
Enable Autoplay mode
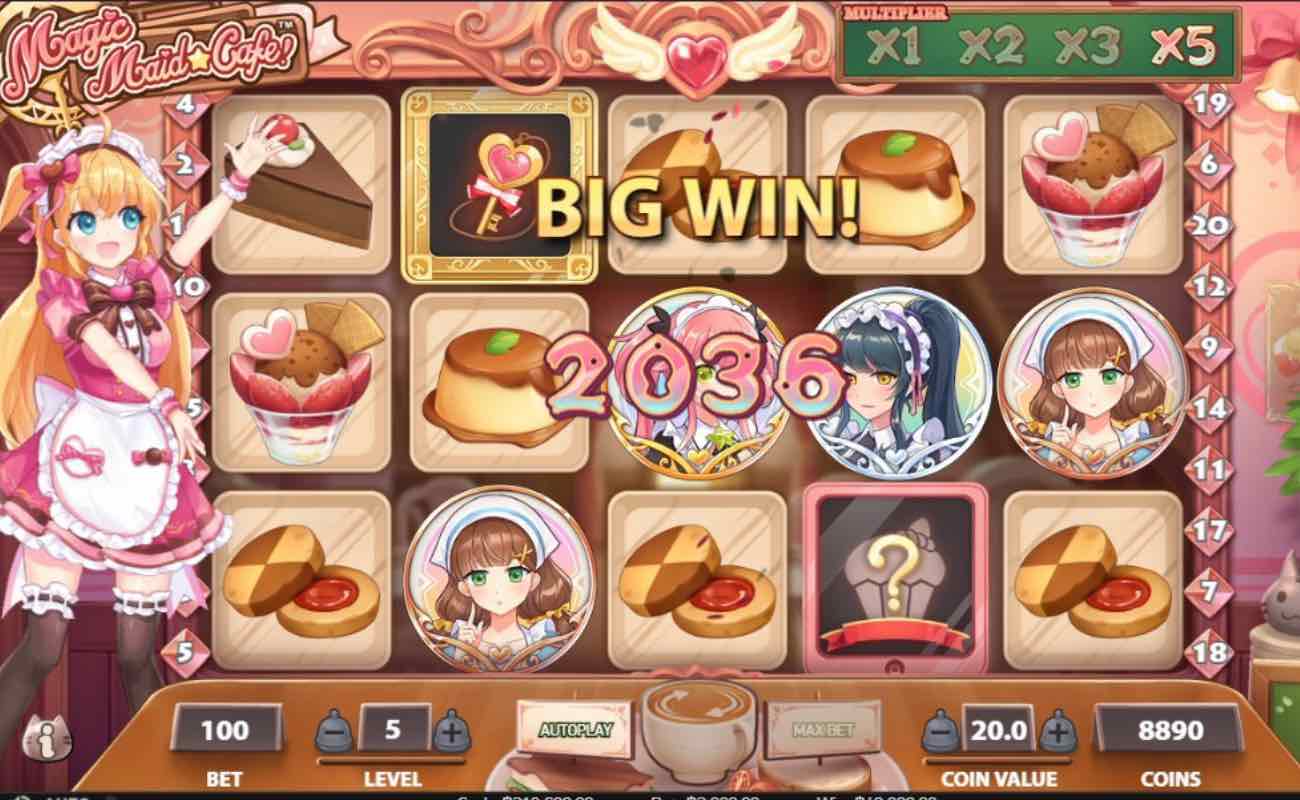[578, 730]
